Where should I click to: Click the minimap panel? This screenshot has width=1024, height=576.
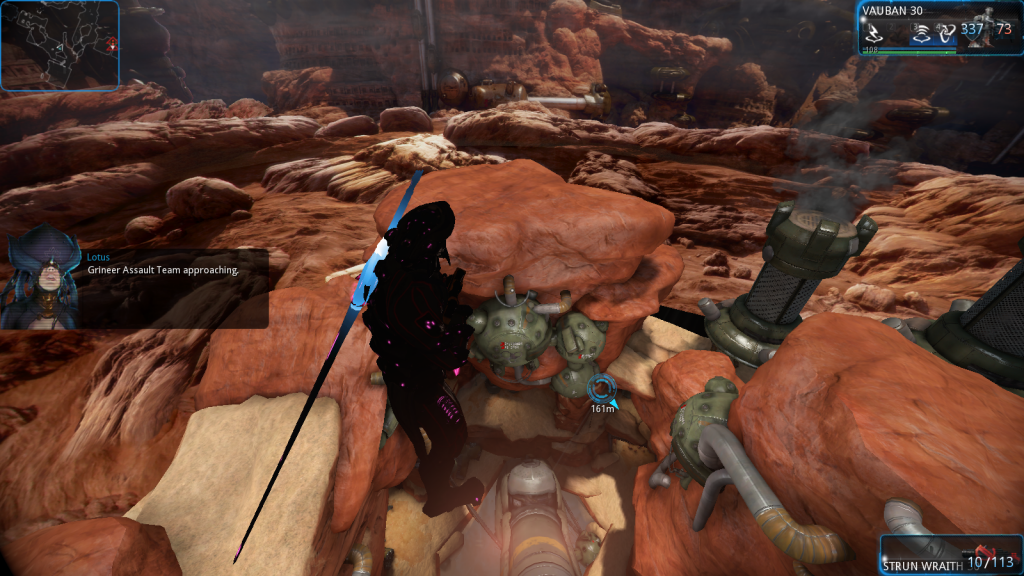click(60, 46)
